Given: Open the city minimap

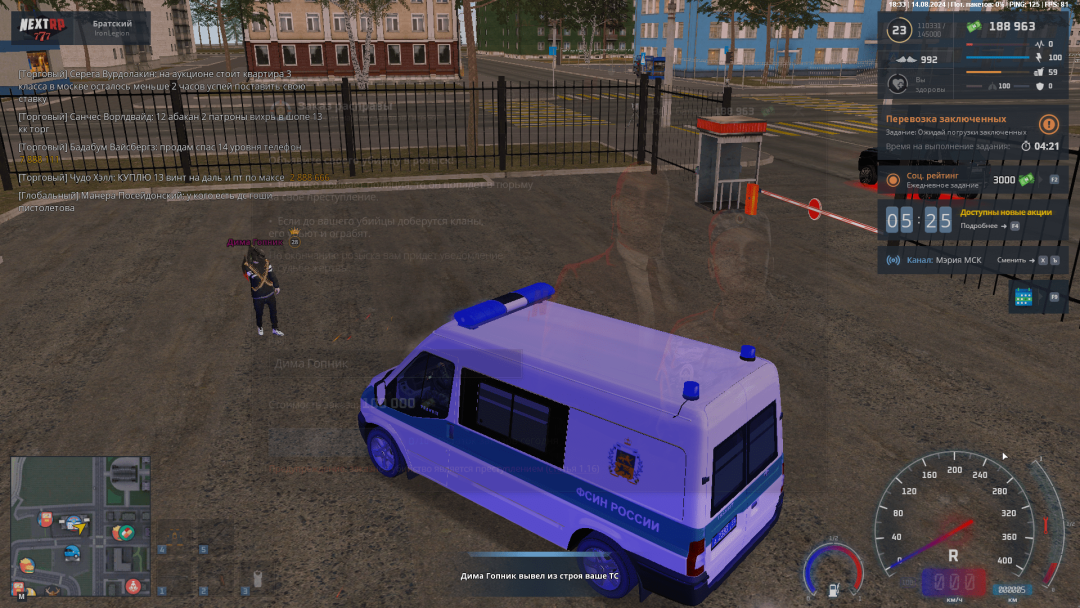Looking at the screenshot, I should pos(80,526).
